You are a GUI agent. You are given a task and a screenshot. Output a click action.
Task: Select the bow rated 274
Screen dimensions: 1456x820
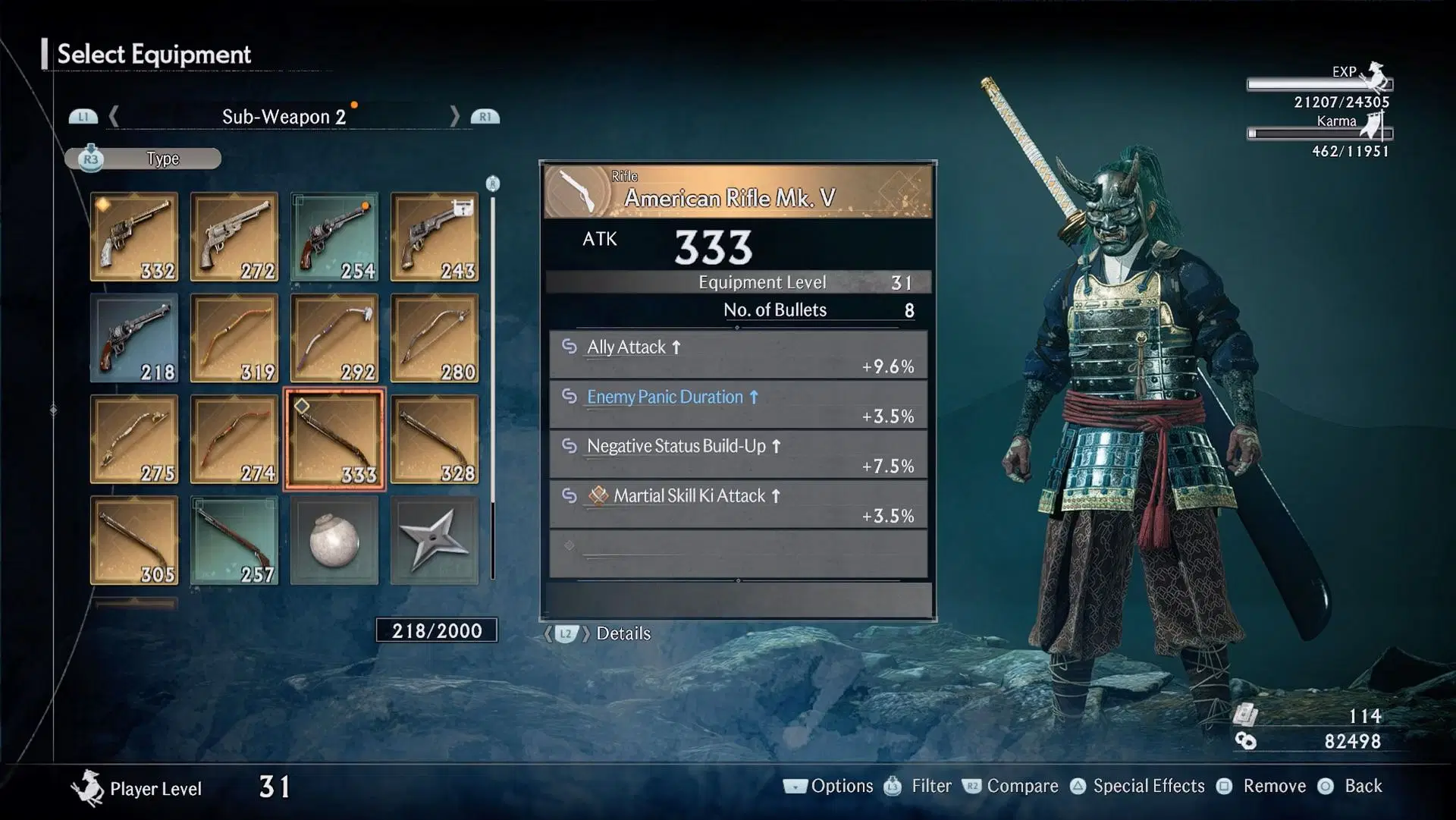[234, 439]
